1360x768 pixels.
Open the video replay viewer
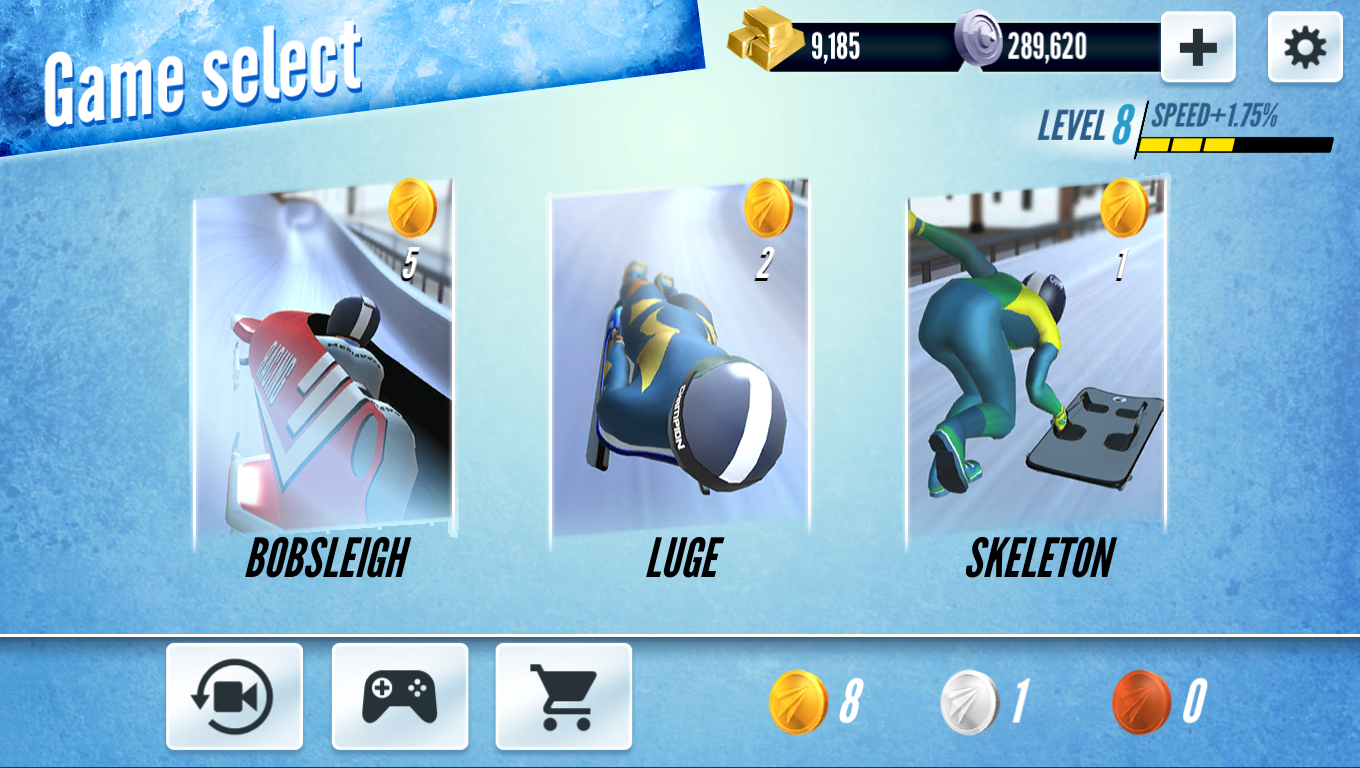pos(236,698)
